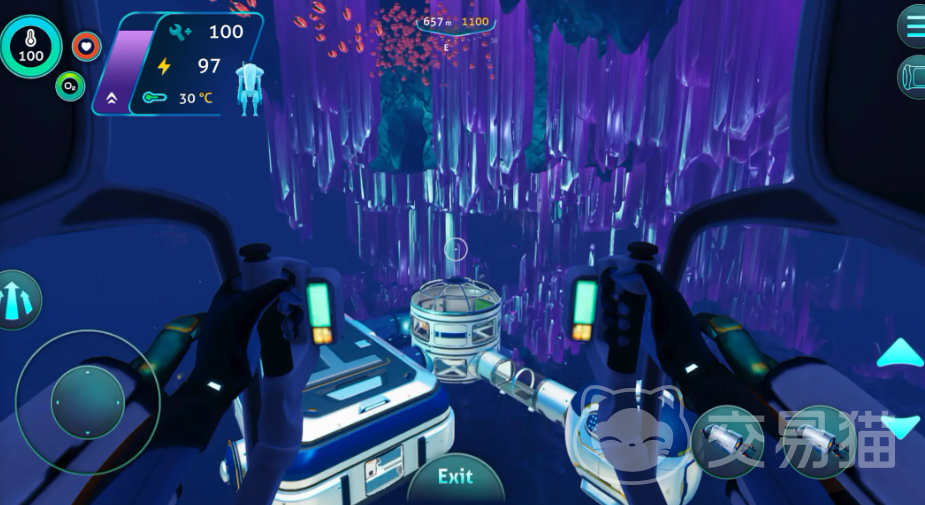Tap the cyan down arrow to descend
The height and width of the screenshot is (505, 925).
(x=901, y=426)
